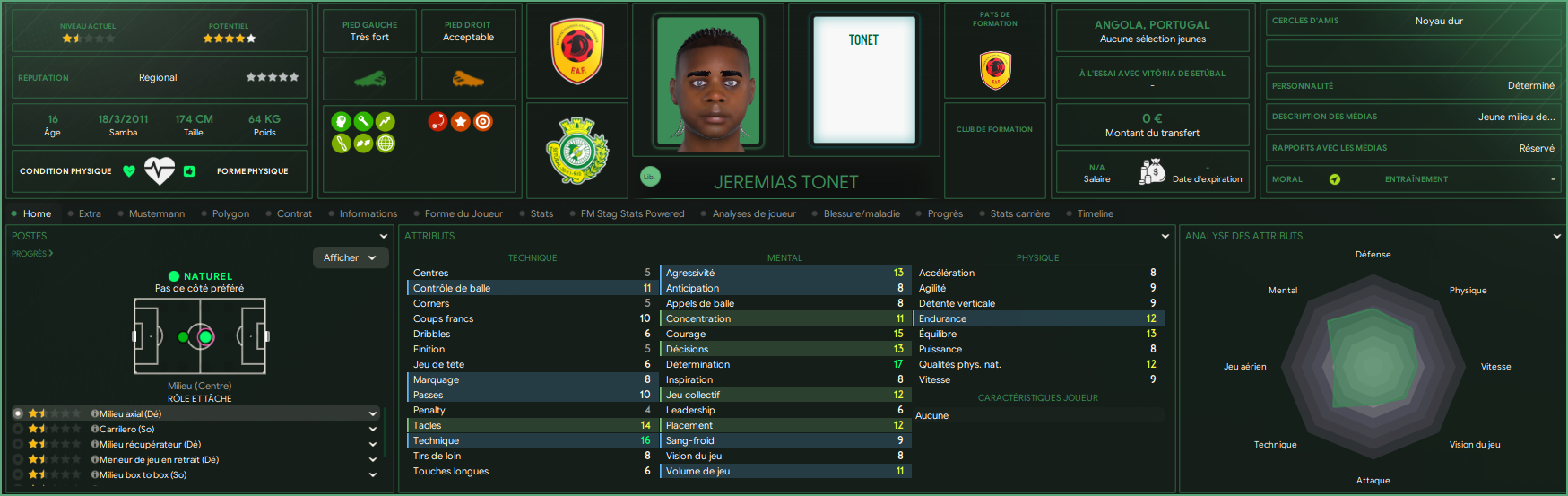Click the Progrès link under Postes
The width and height of the screenshot is (1568, 496).
(32, 254)
